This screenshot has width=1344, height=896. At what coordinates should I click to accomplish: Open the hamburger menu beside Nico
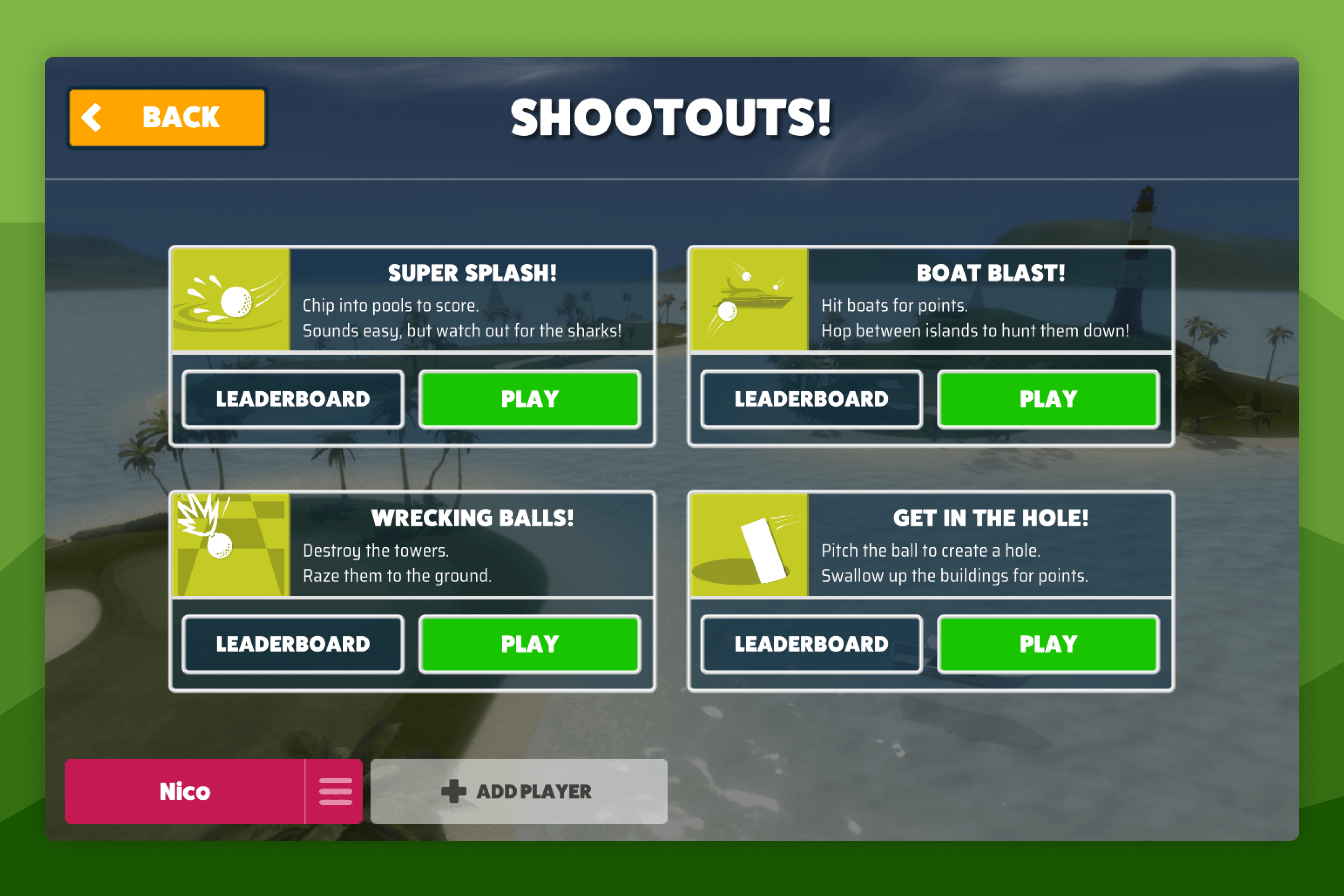click(x=335, y=792)
